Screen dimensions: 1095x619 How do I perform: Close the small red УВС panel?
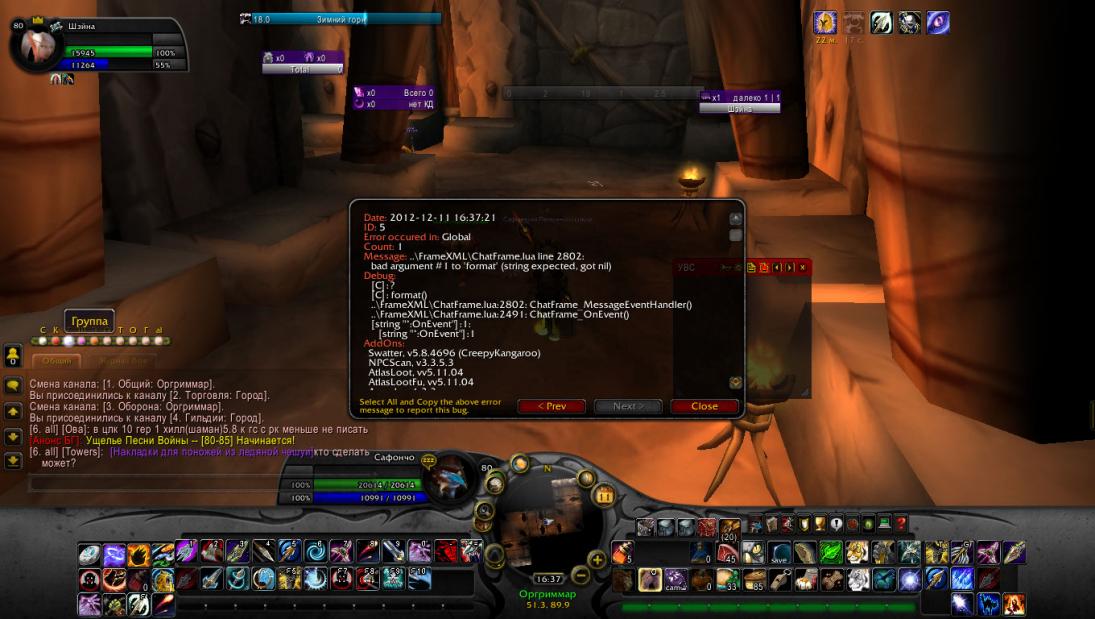[x=802, y=267]
